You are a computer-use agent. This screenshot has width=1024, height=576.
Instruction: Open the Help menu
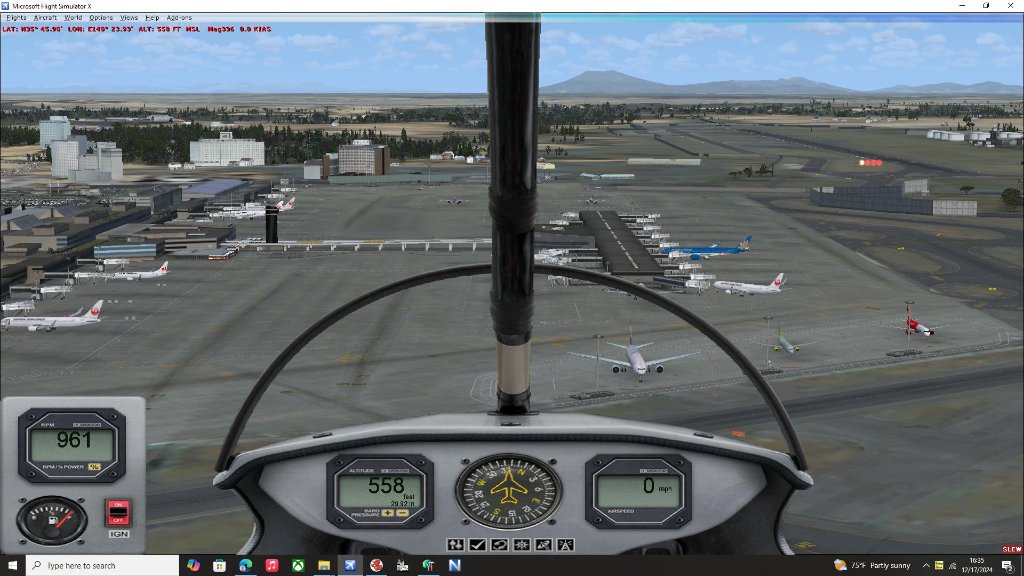click(x=152, y=18)
